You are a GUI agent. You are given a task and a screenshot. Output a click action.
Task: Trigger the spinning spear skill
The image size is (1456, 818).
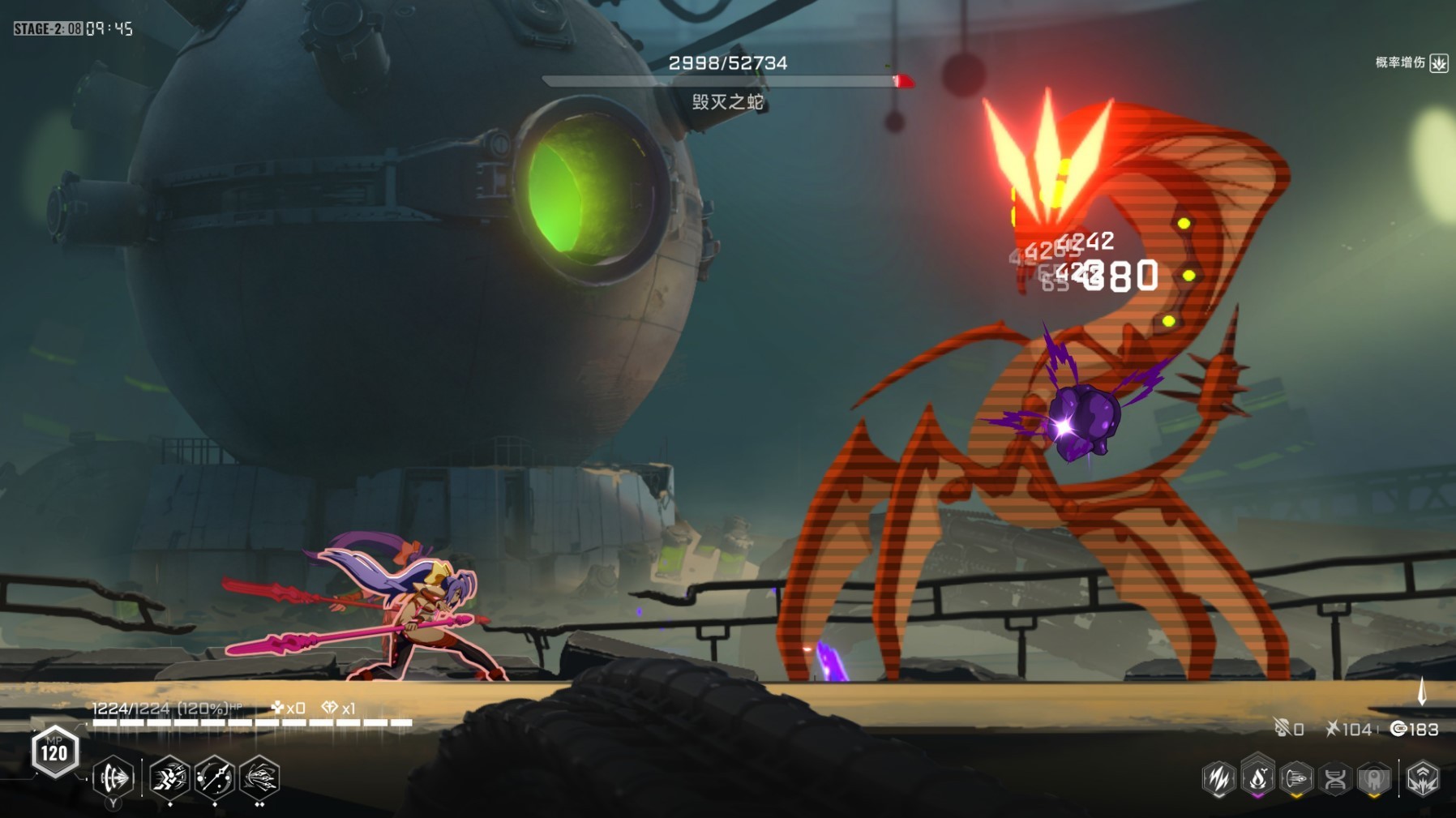(214, 778)
